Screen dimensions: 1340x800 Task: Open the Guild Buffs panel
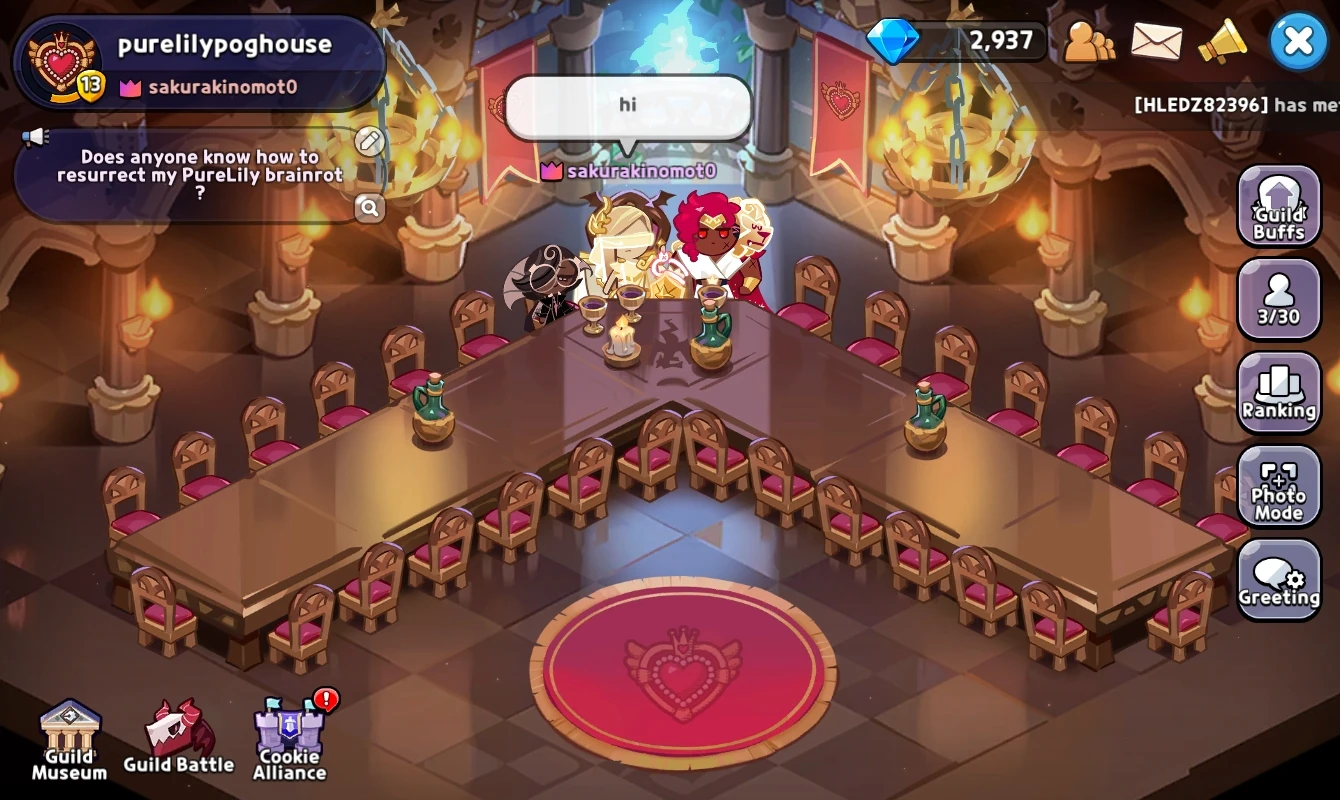click(x=1279, y=207)
